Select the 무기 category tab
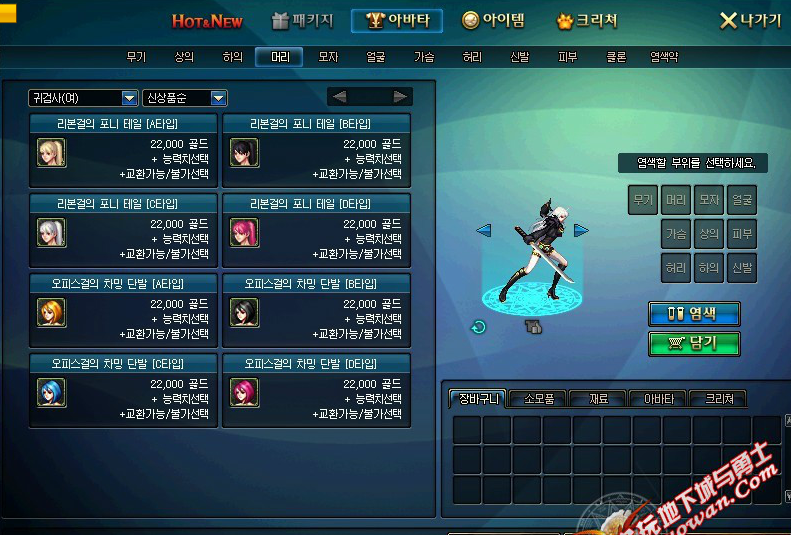Screen dimensions: 791x535 tap(136, 57)
